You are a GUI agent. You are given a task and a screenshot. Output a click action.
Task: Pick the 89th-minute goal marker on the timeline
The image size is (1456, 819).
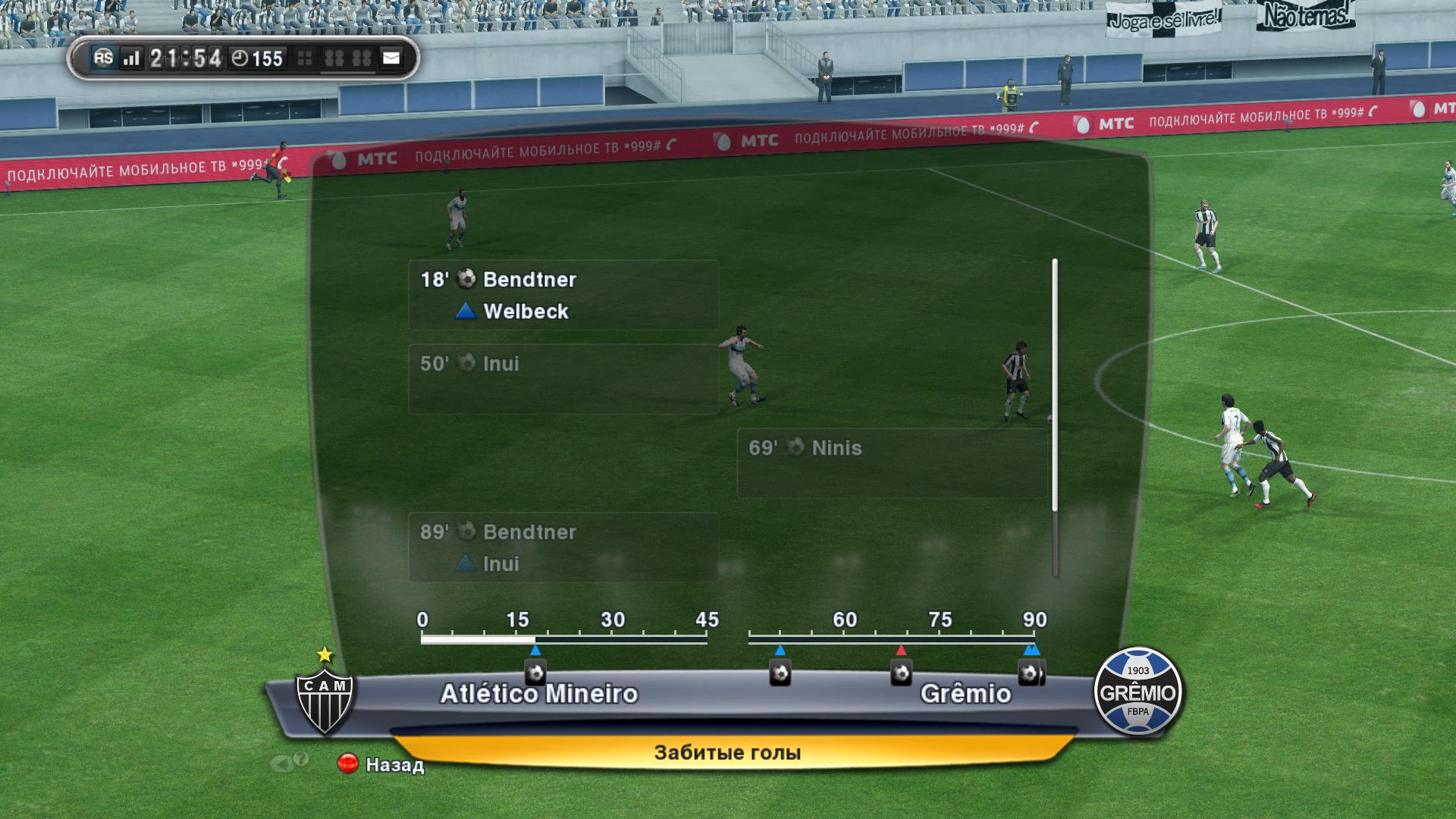(x=1029, y=673)
